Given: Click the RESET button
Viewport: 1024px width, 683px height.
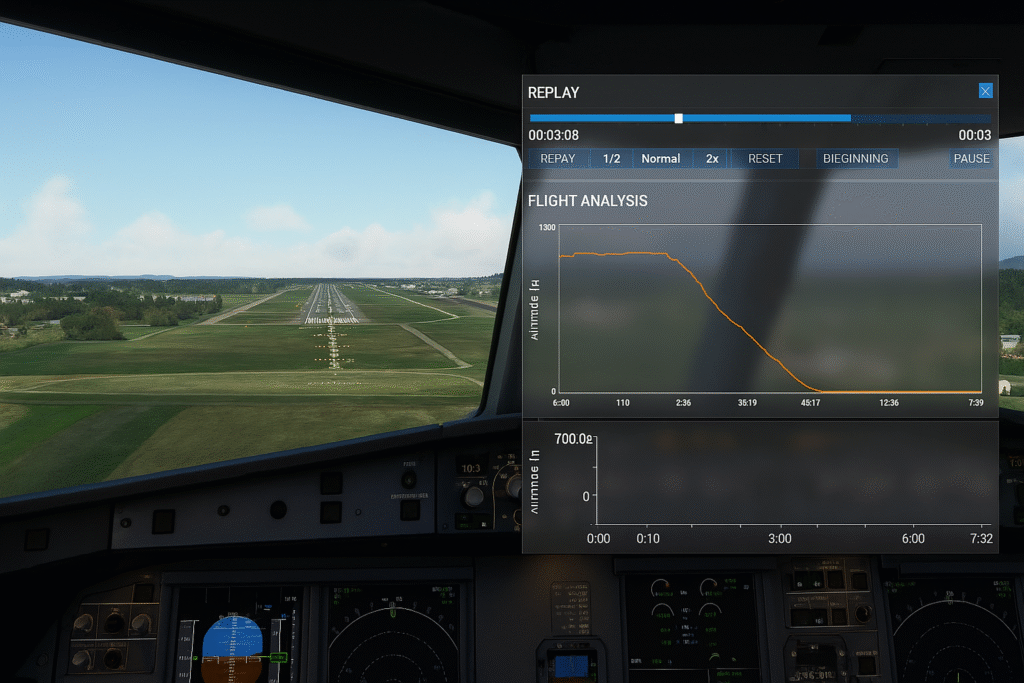Looking at the screenshot, I should click(765, 158).
